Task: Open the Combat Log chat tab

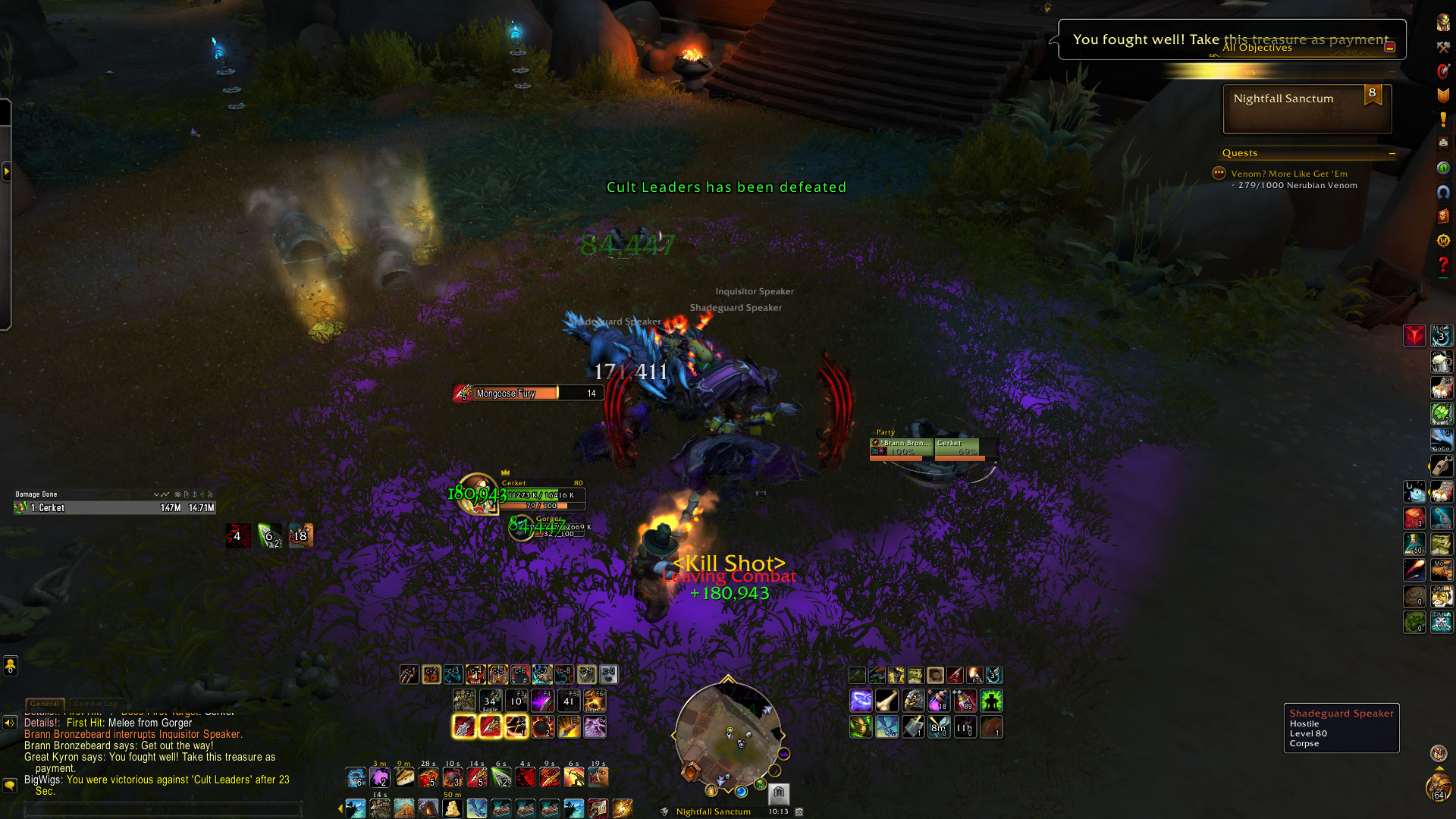Action: tap(96, 704)
